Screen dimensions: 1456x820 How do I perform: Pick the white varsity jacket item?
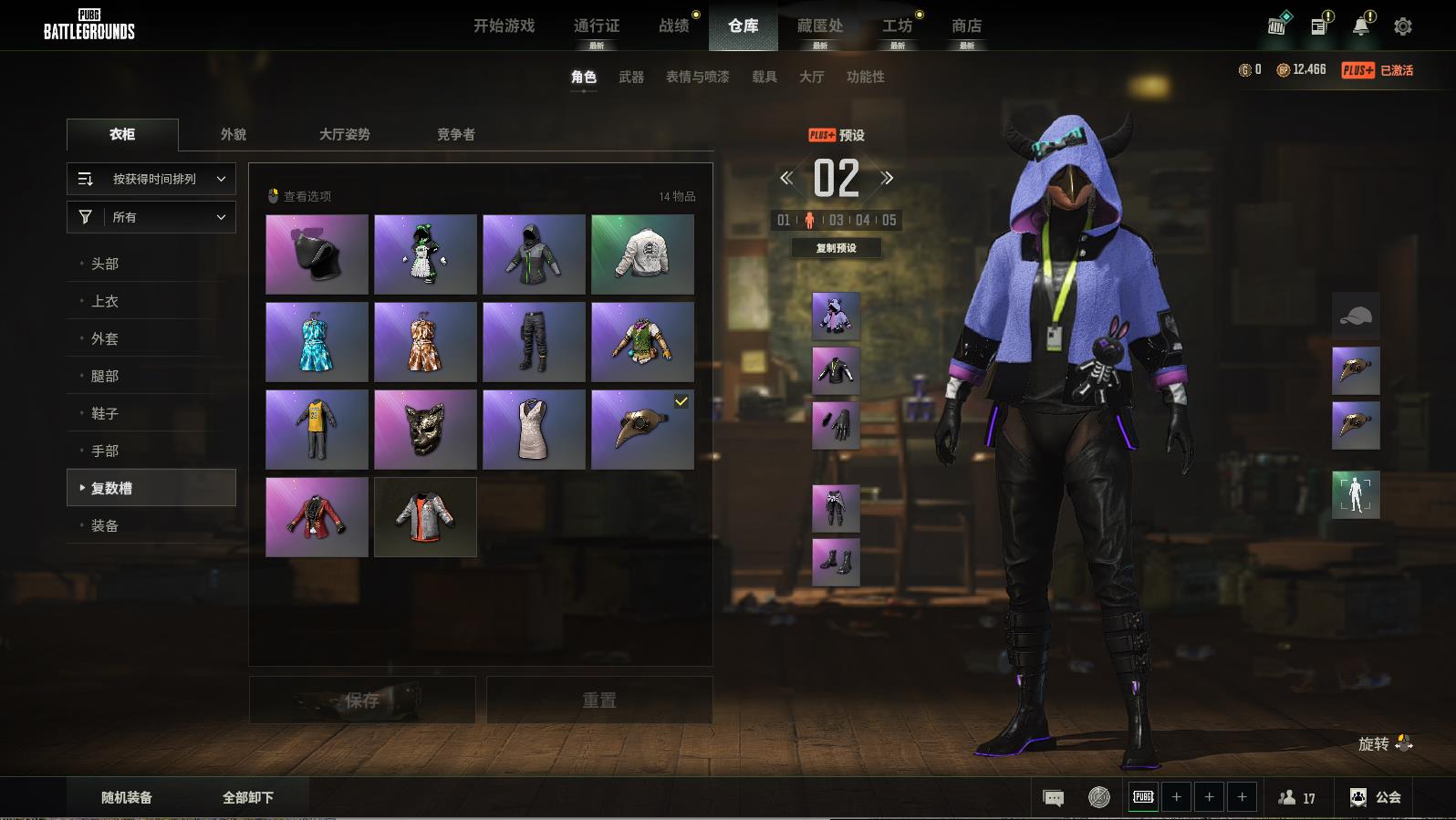(642, 254)
